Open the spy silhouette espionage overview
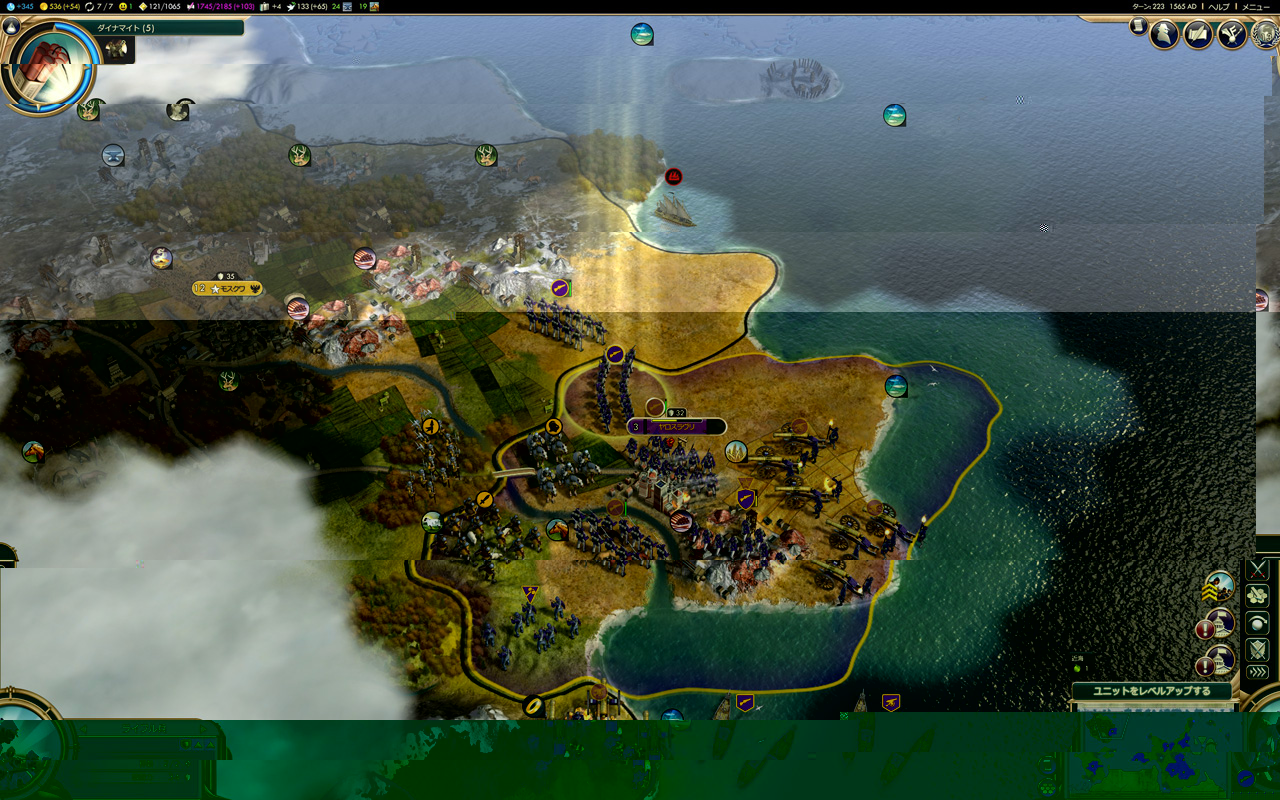Screen dimensions: 1280x800 (1164, 35)
